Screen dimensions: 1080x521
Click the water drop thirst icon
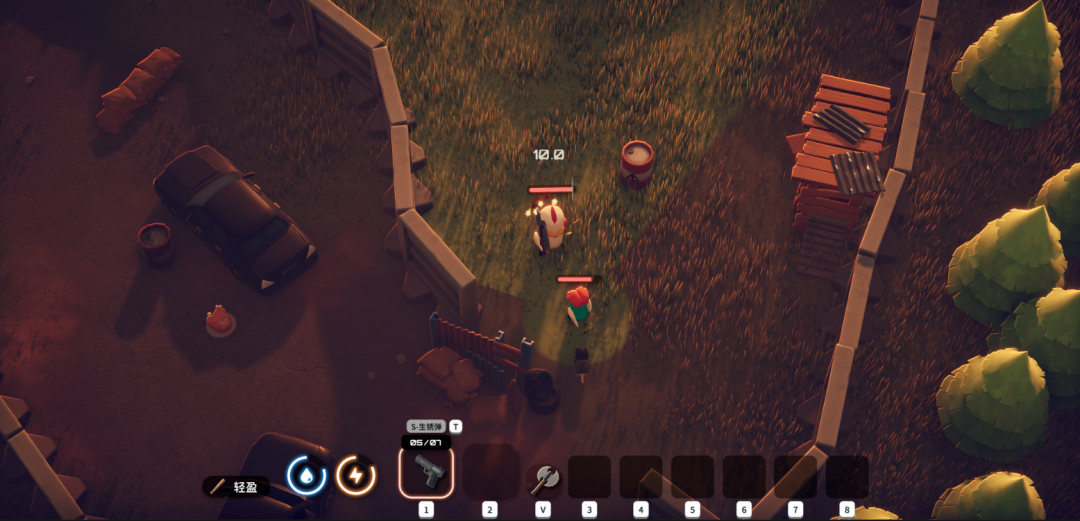click(x=306, y=475)
